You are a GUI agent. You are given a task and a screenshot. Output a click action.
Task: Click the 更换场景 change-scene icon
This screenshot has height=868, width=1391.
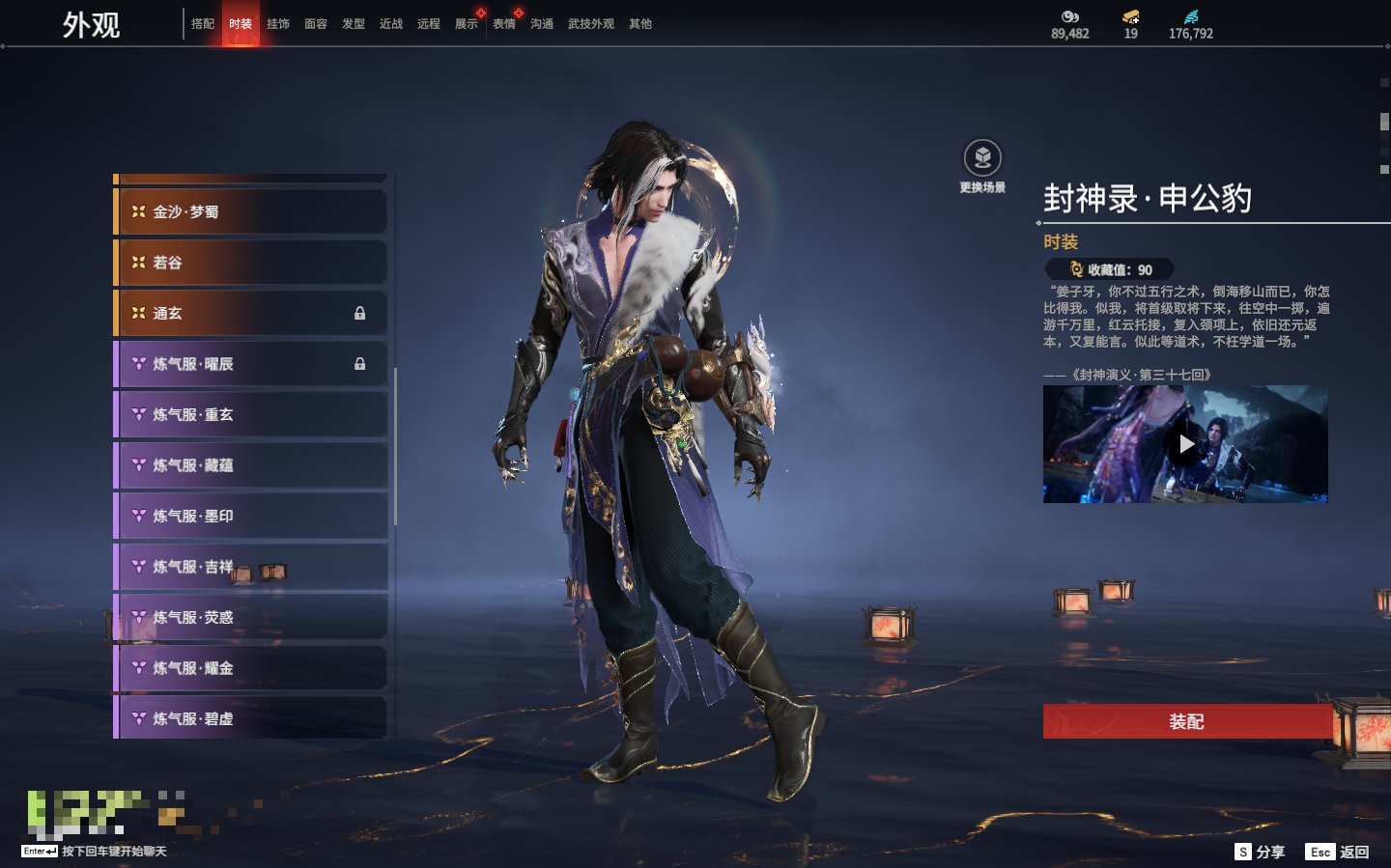pyautogui.click(x=982, y=158)
